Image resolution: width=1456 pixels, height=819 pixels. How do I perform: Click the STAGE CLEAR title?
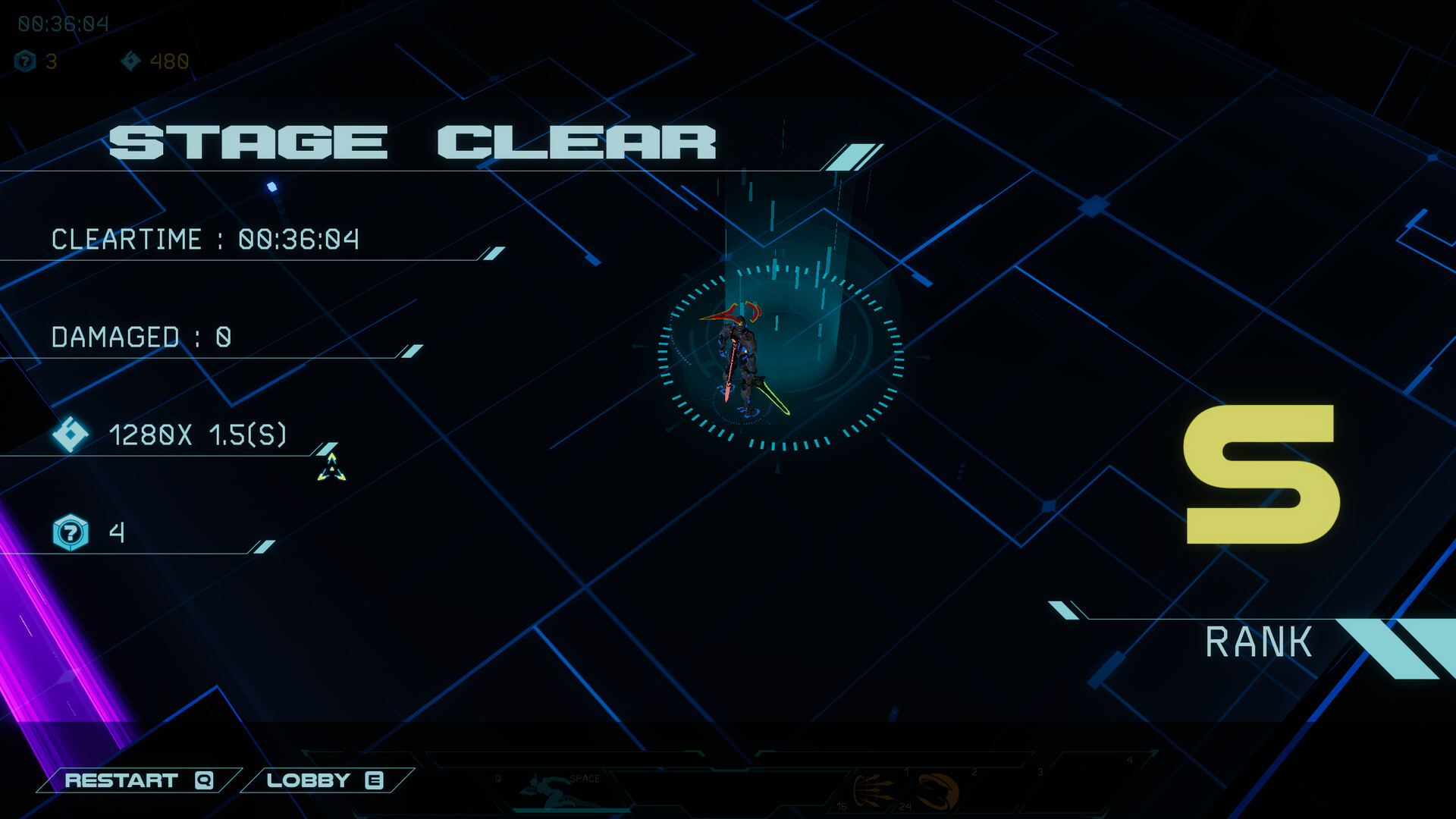[413, 141]
